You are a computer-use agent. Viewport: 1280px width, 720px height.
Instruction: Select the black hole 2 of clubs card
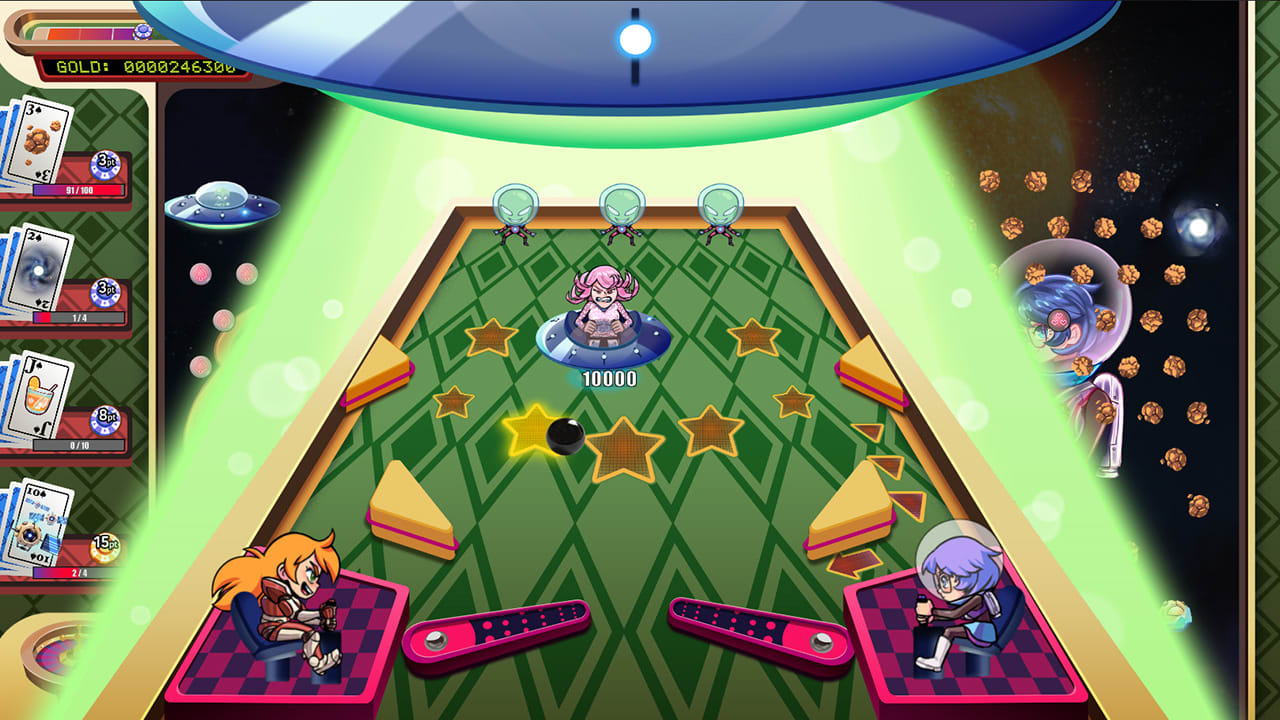click(x=40, y=270)
